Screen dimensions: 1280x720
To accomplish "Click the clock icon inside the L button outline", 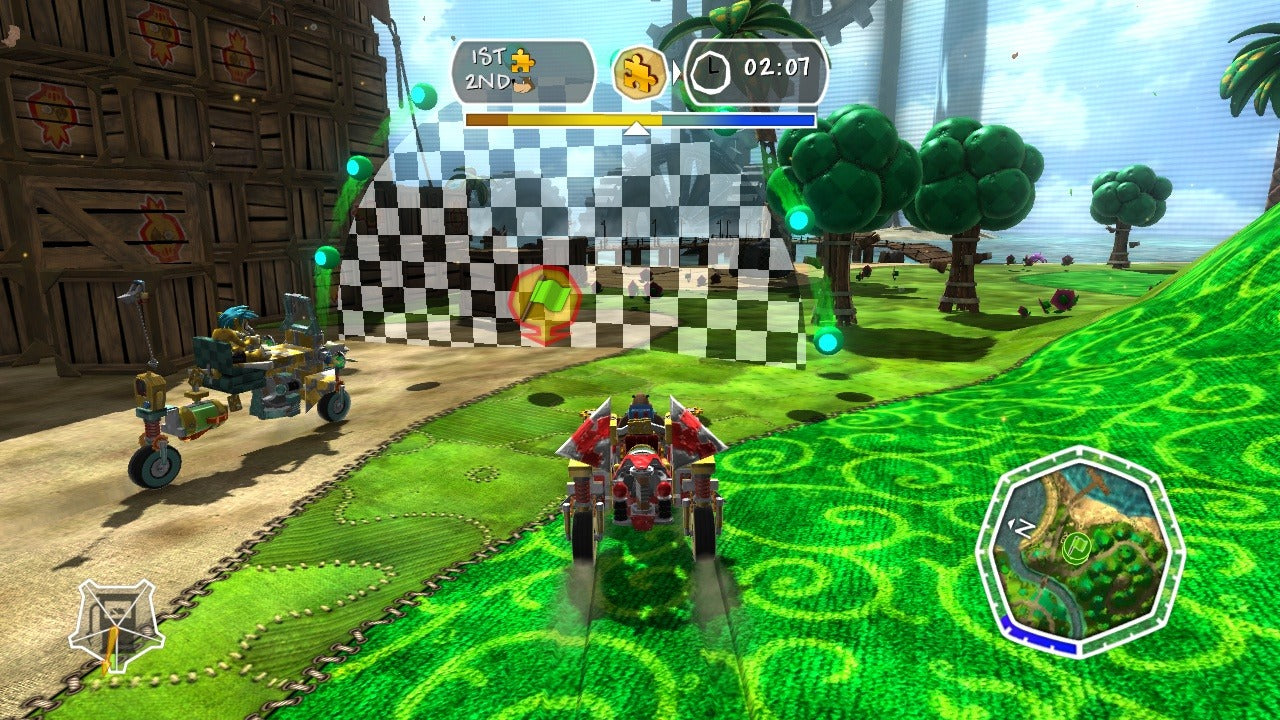I will (714, 70).
